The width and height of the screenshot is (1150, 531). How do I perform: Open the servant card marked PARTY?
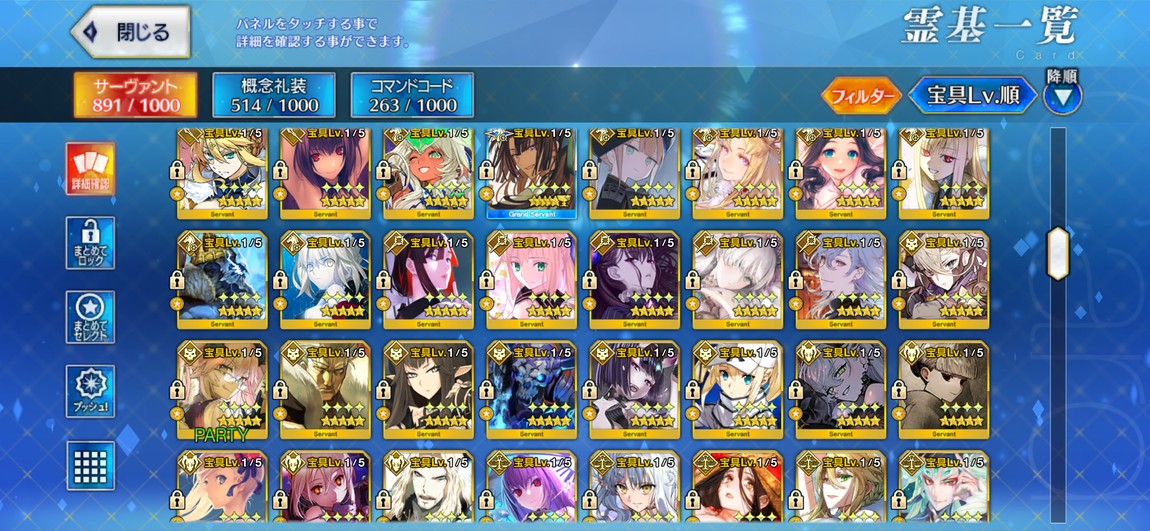[x=221, y=391]
